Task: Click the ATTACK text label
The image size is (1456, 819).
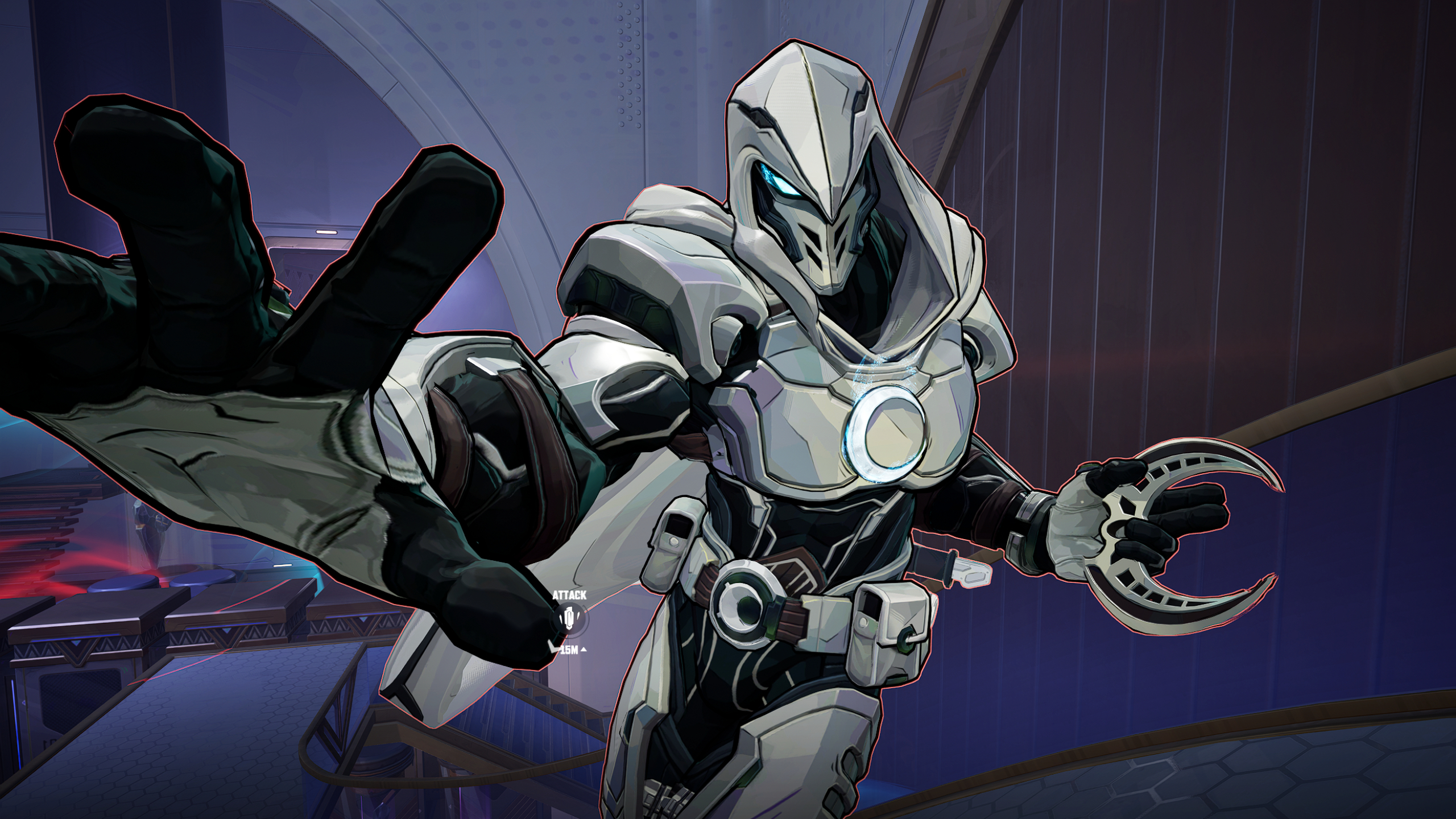Action: (x=569, y=595)
